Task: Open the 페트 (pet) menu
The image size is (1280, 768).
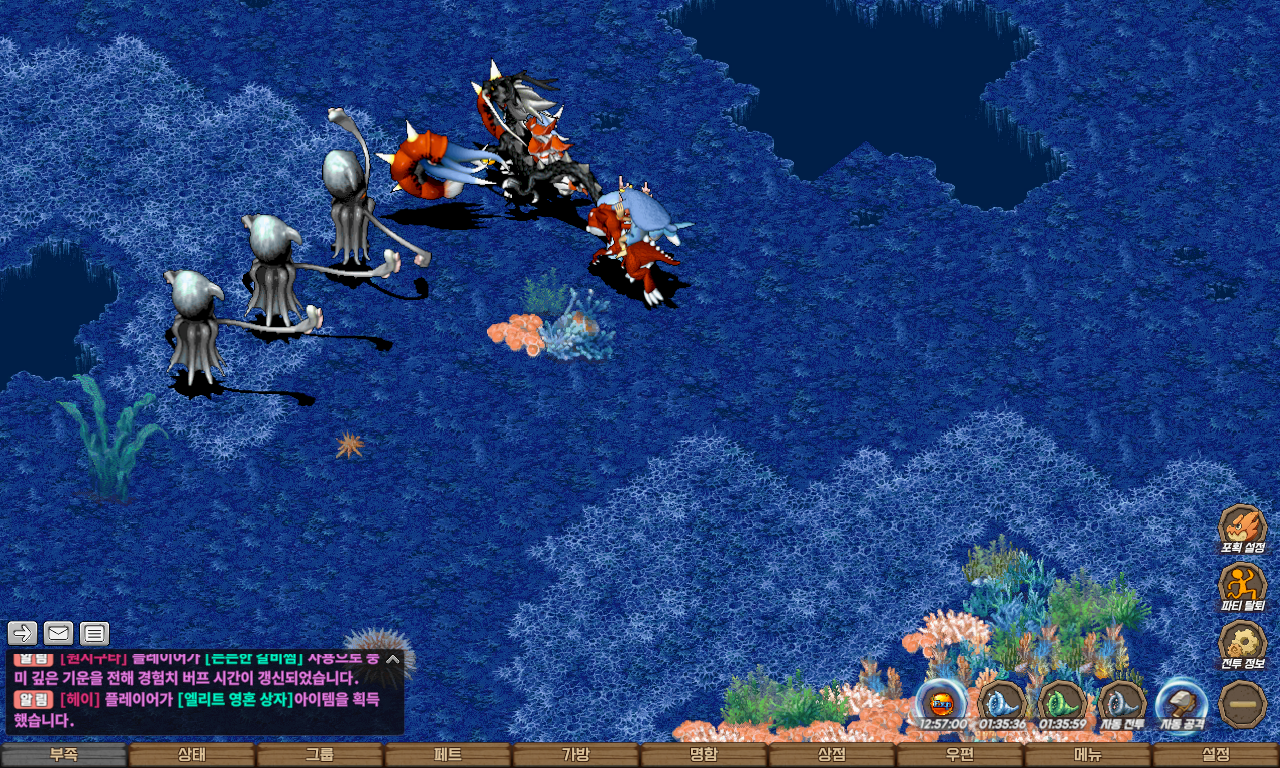Action: coord(448,755)
